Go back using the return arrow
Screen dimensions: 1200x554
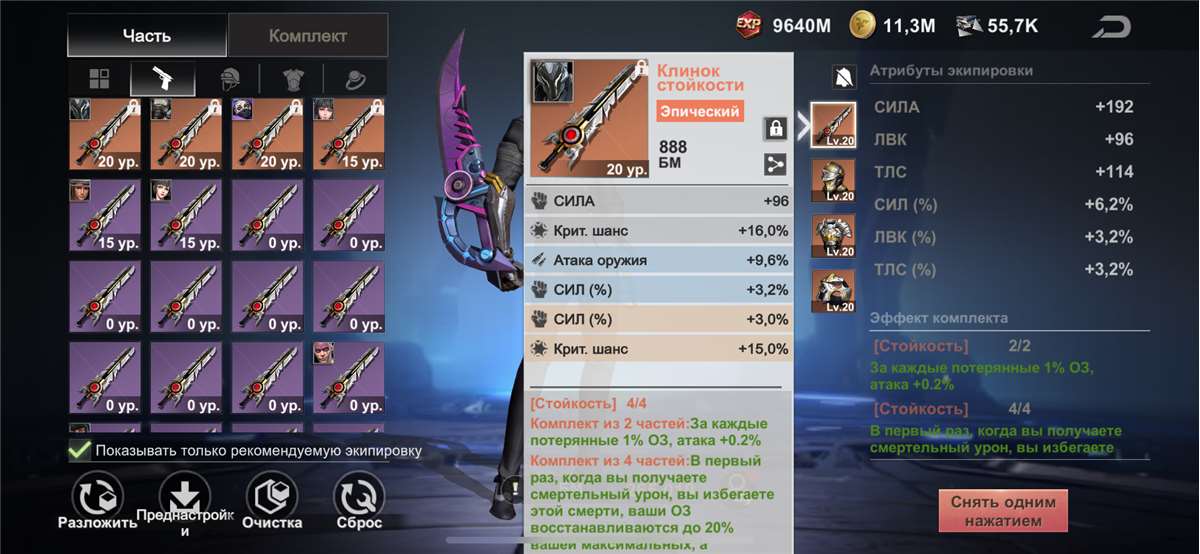tap(1110, 27)
